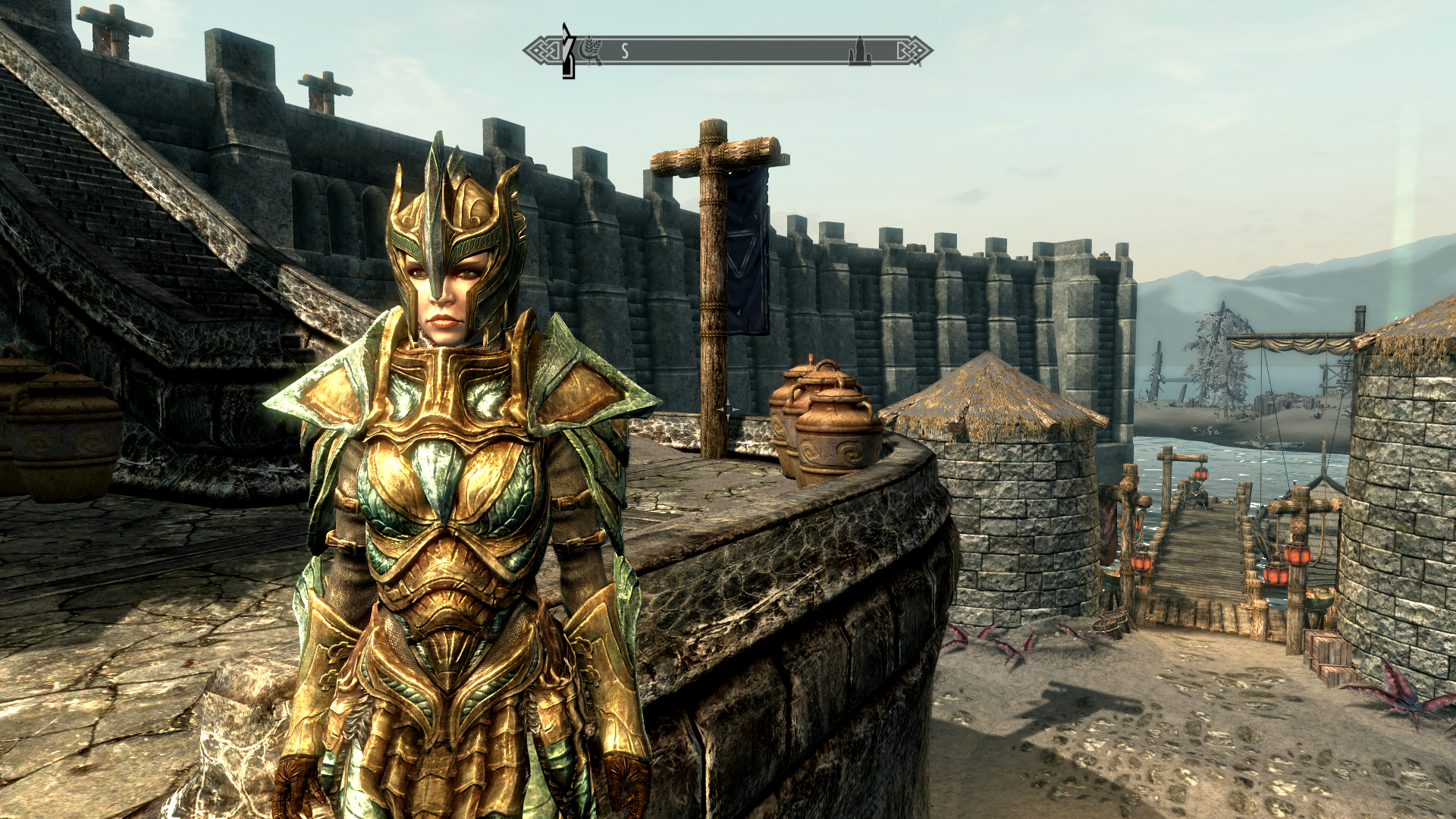Click the wheat farm marker on the compass

click(589, 51)
